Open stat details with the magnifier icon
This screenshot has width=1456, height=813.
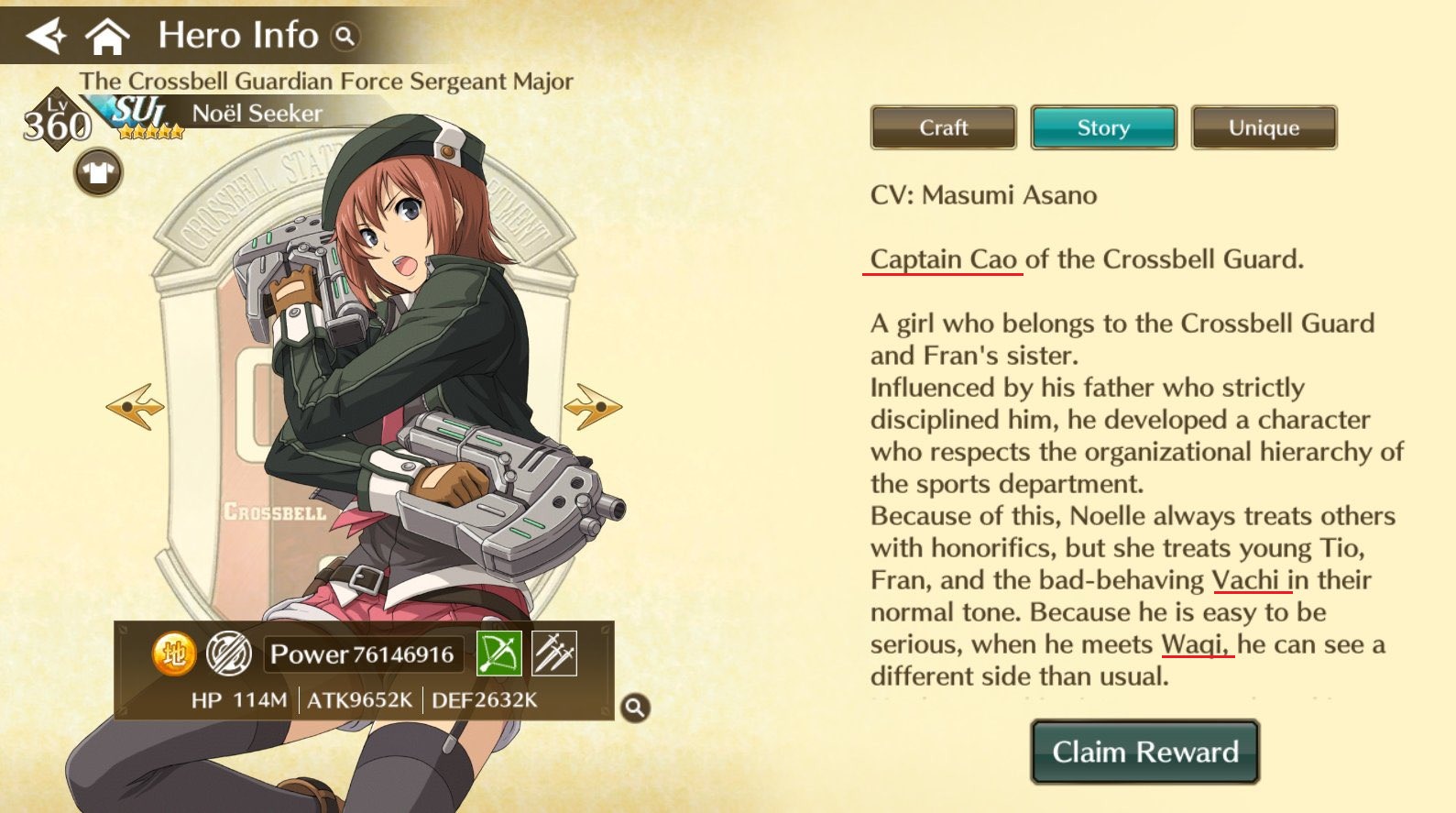point(635,708)
